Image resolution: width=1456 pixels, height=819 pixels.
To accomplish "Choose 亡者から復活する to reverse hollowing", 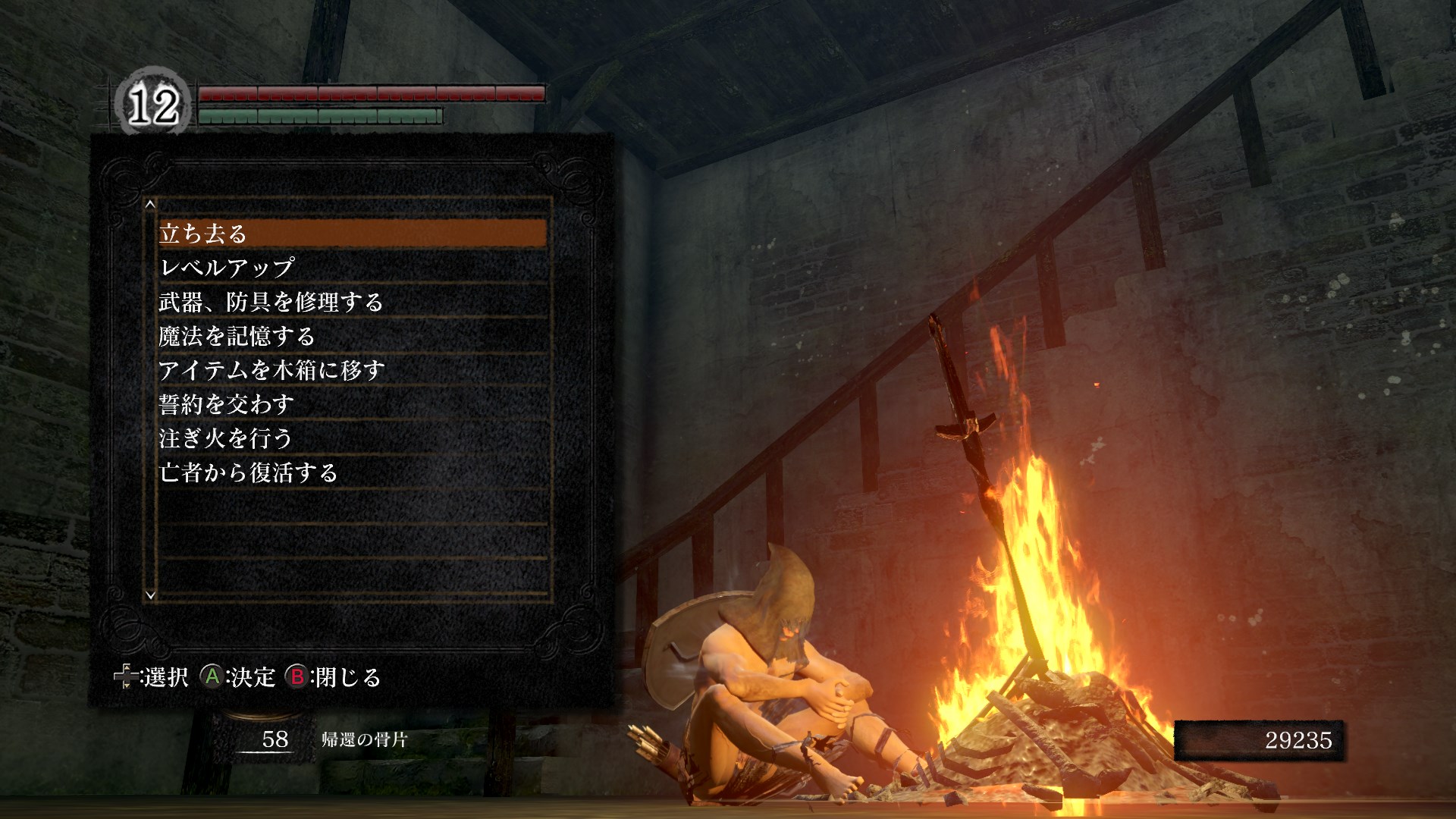I will pyautogui.click(x=352, y=472).
